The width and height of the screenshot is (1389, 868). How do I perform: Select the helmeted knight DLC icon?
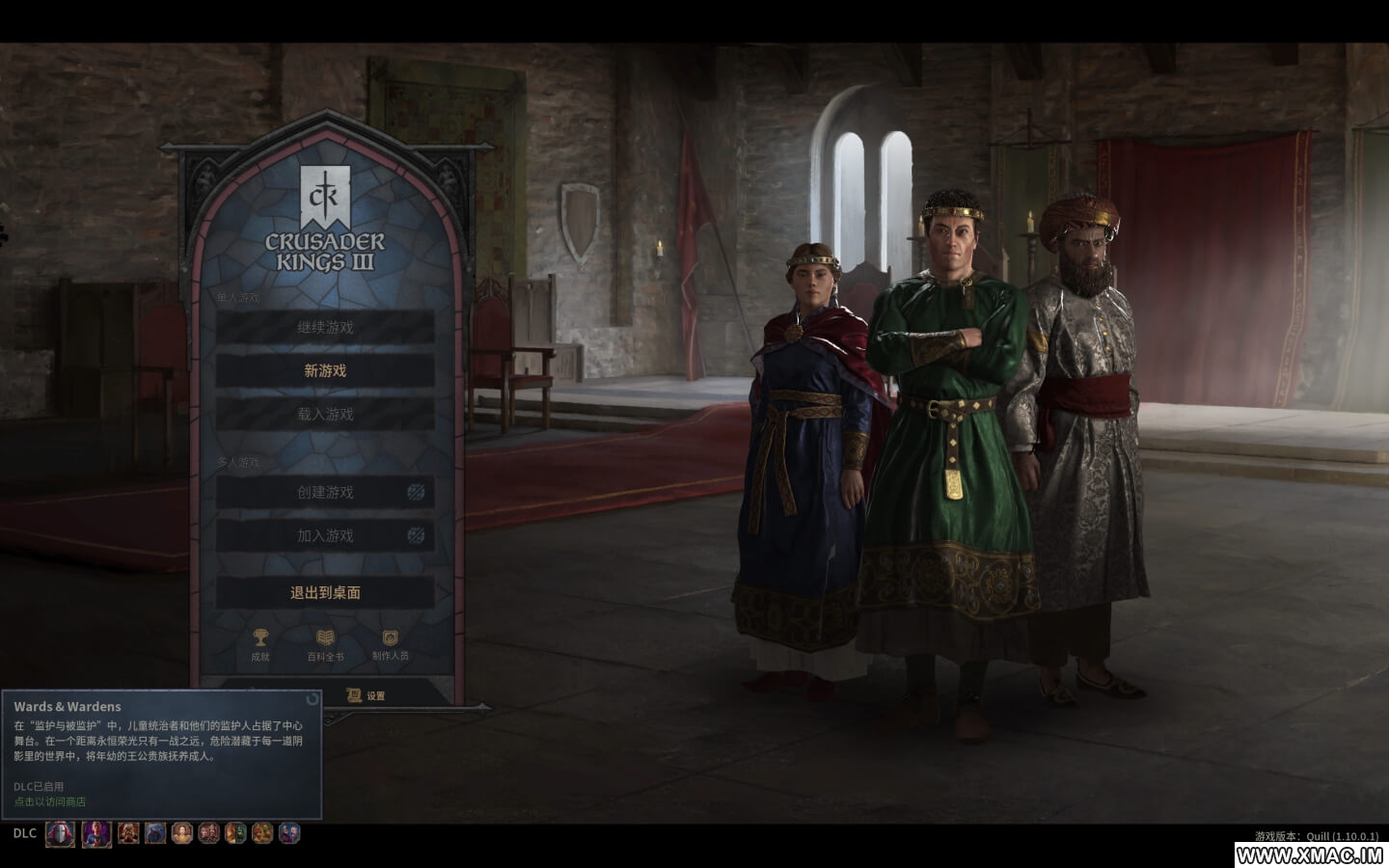pyautogui.click(x=60, y=833)
